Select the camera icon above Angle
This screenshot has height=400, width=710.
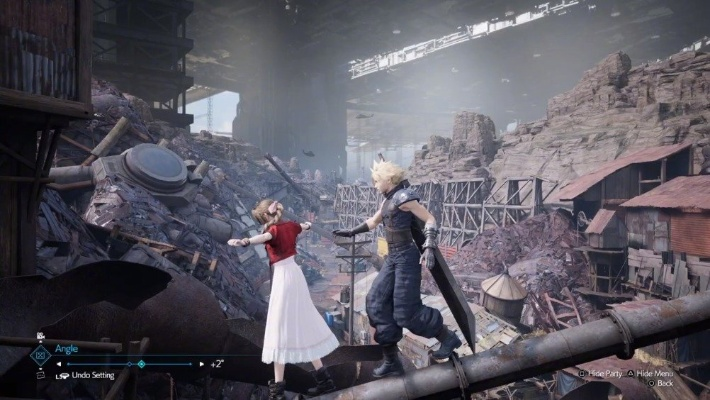point(40,336)
